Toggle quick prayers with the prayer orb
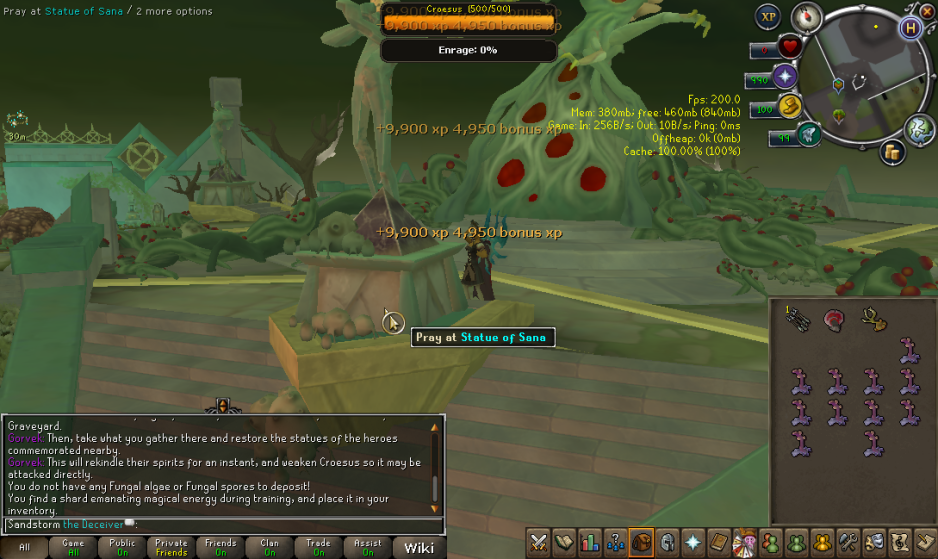 (x=784, y=77)
